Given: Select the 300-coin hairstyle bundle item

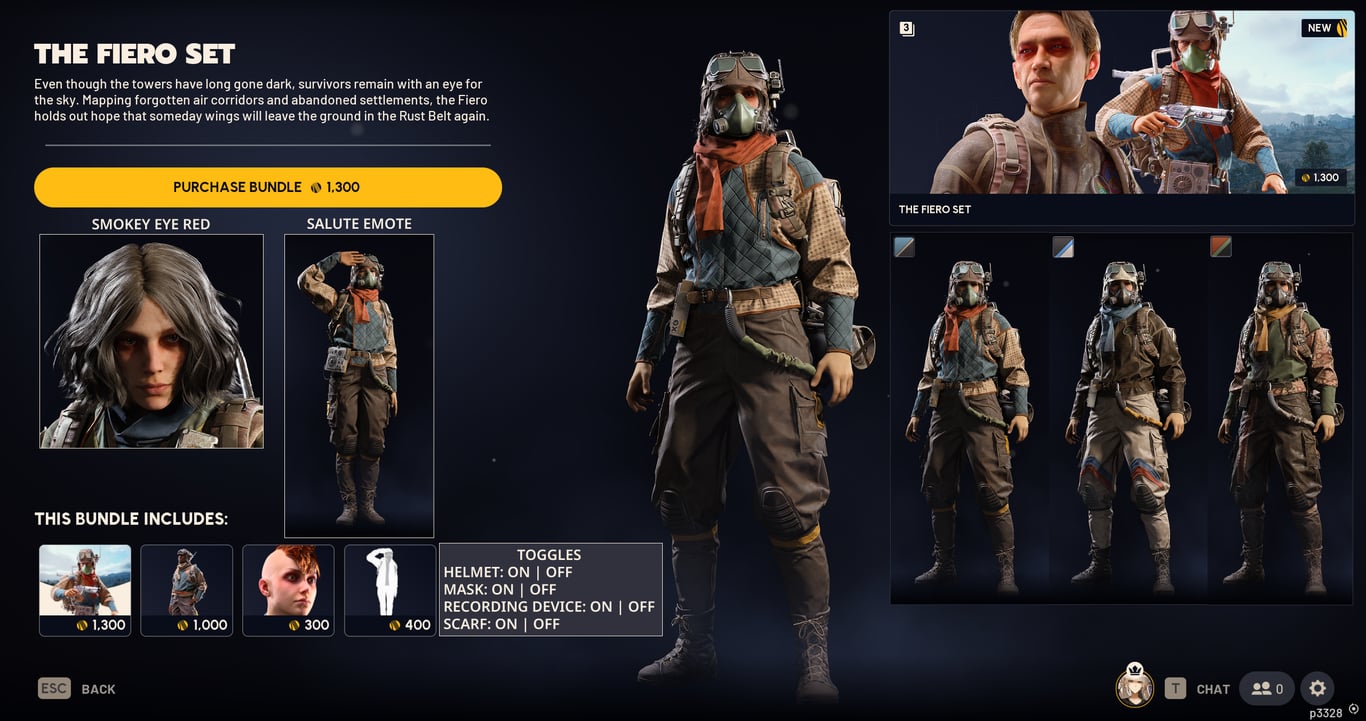Looking at the screenshot, I should point(288,589).
